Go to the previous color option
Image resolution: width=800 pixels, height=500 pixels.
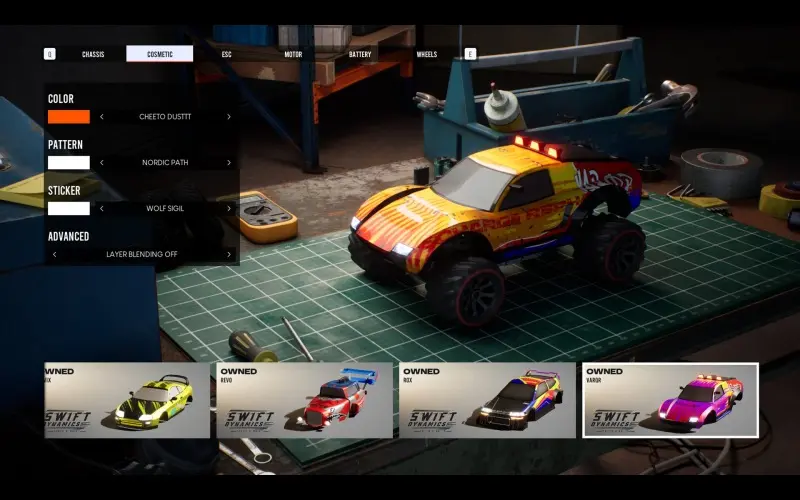tap(101, 117)
